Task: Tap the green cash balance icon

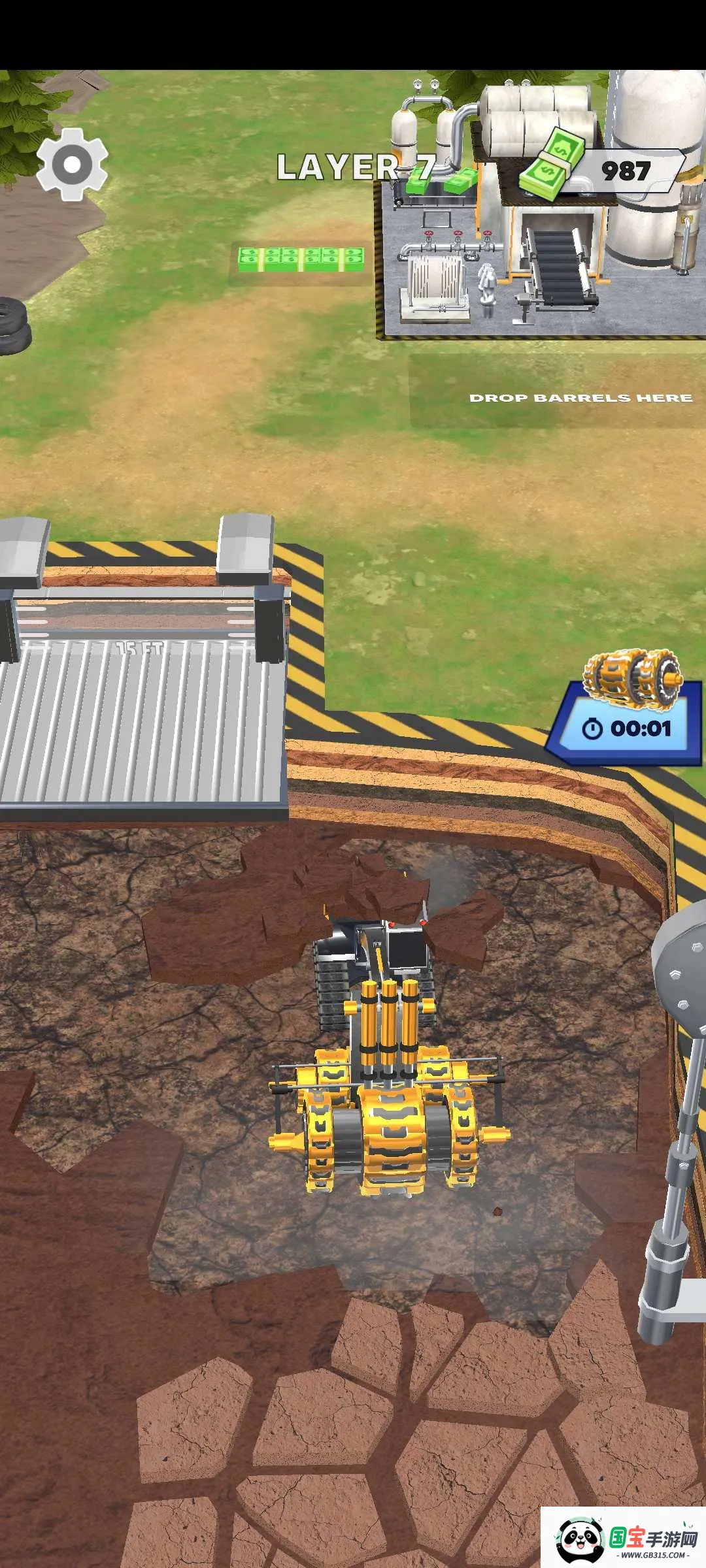Action: pos(552,163)
